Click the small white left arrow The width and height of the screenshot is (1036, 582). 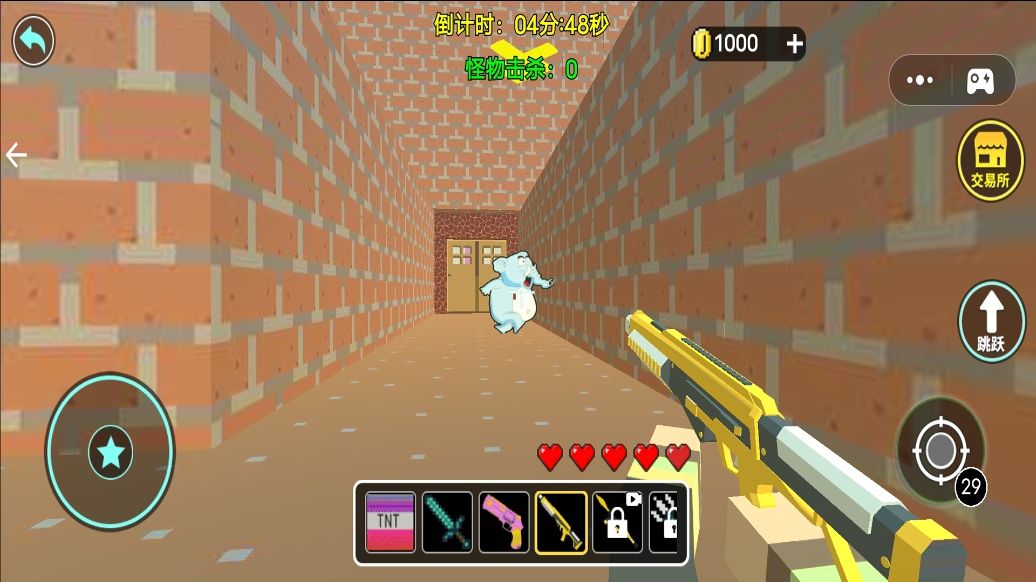click(16, 155)
